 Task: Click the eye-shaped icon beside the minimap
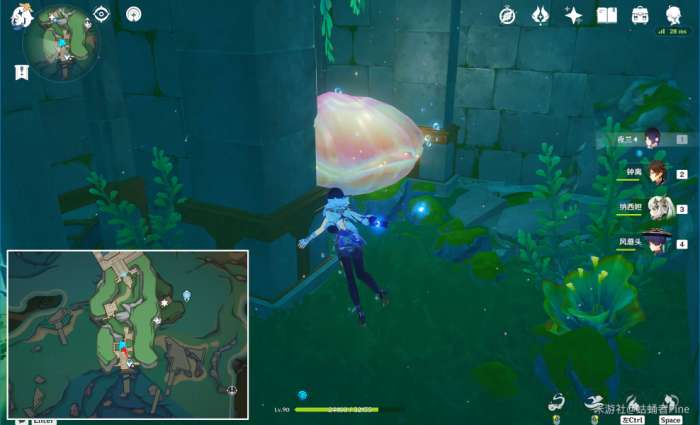tap(101, 14)
